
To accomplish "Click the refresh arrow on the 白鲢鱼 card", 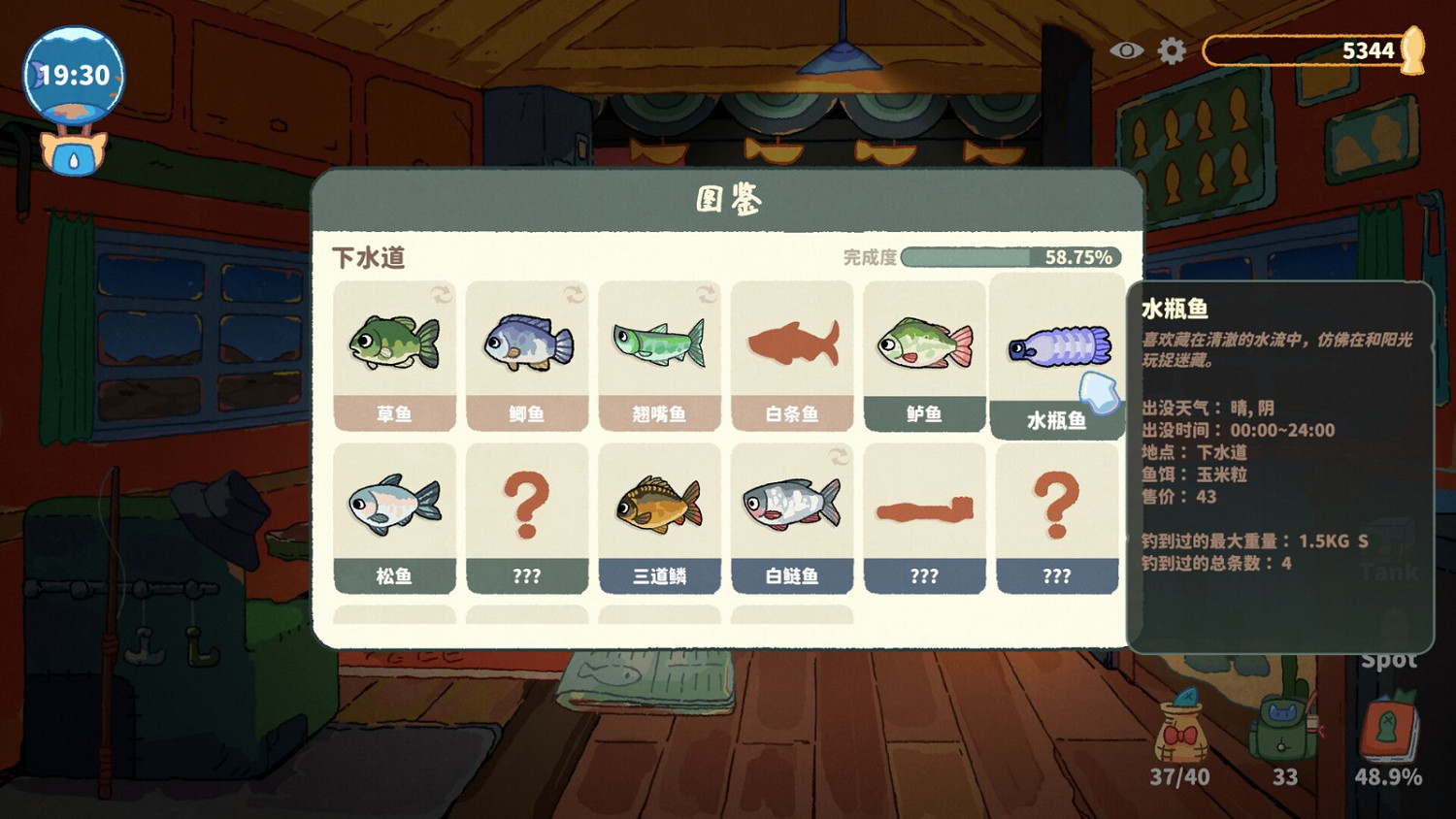I will [839, 456].
